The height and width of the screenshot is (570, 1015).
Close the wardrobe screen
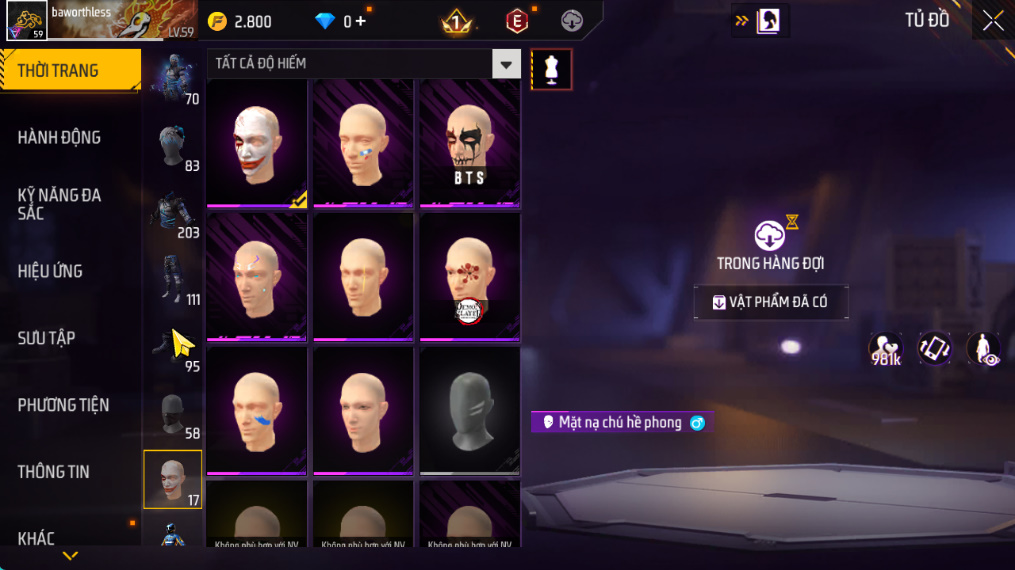pyautogui.click(x=992, y=21)
